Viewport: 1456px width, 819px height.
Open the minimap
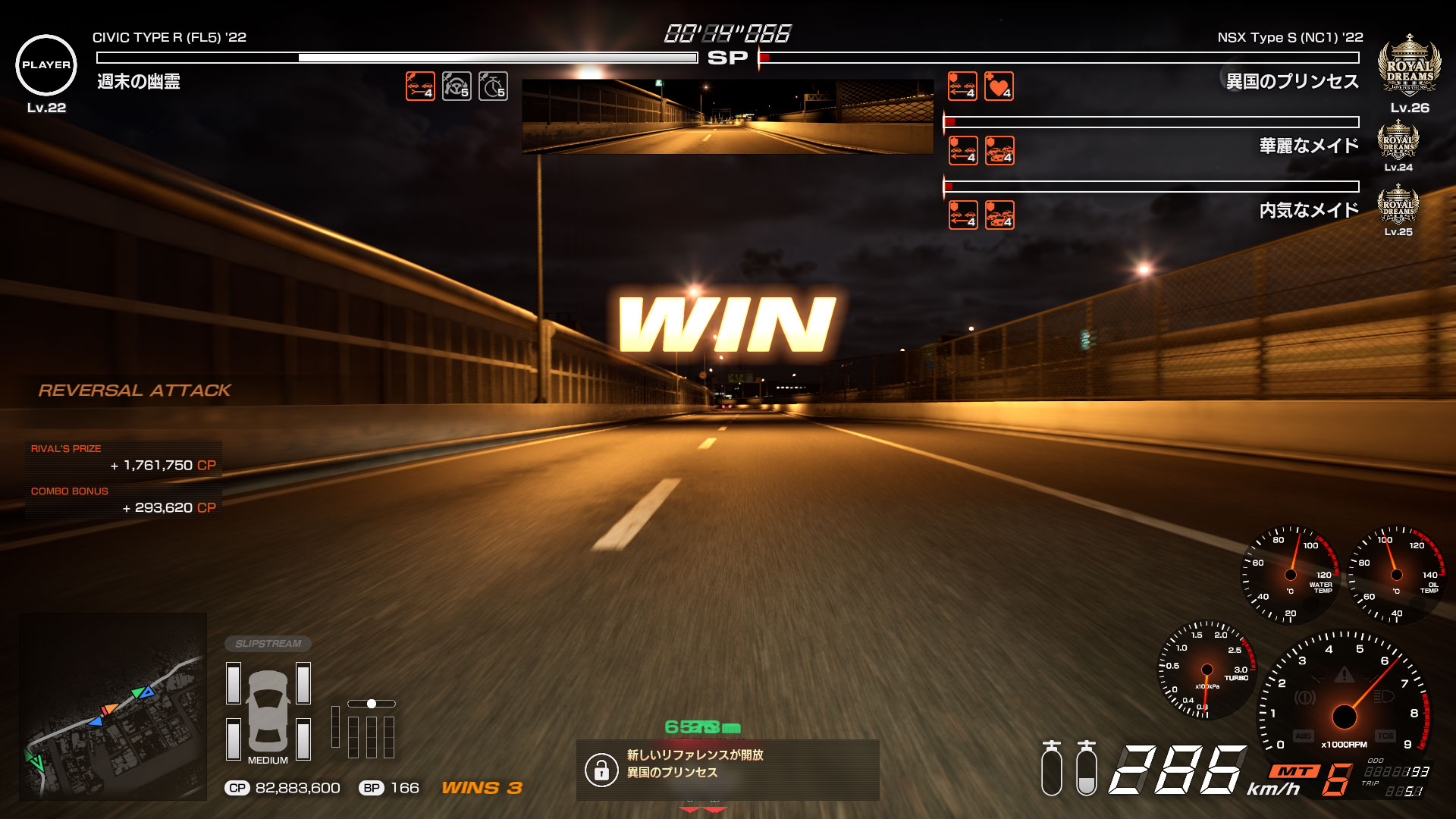(x=113, y=706)
